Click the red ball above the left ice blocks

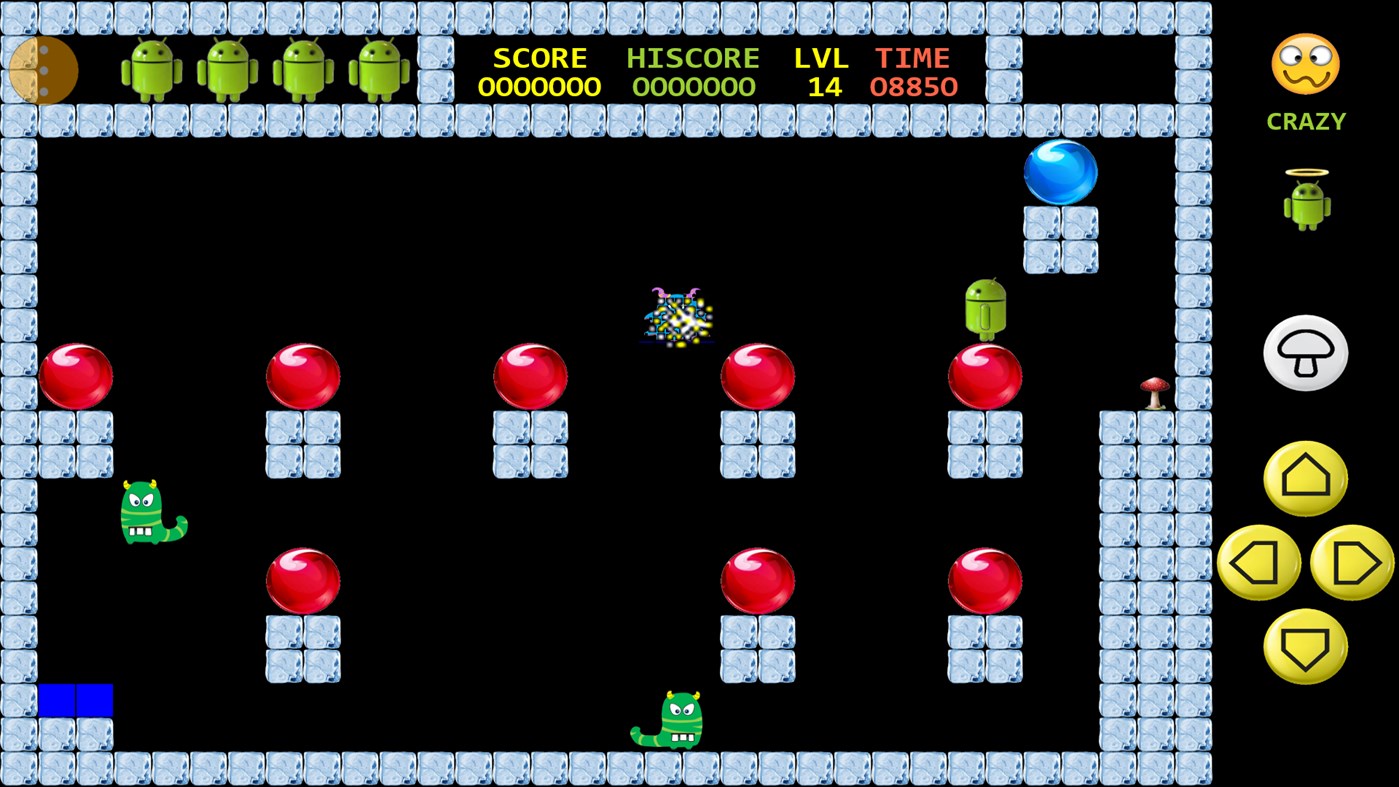(x=78, y=377)
